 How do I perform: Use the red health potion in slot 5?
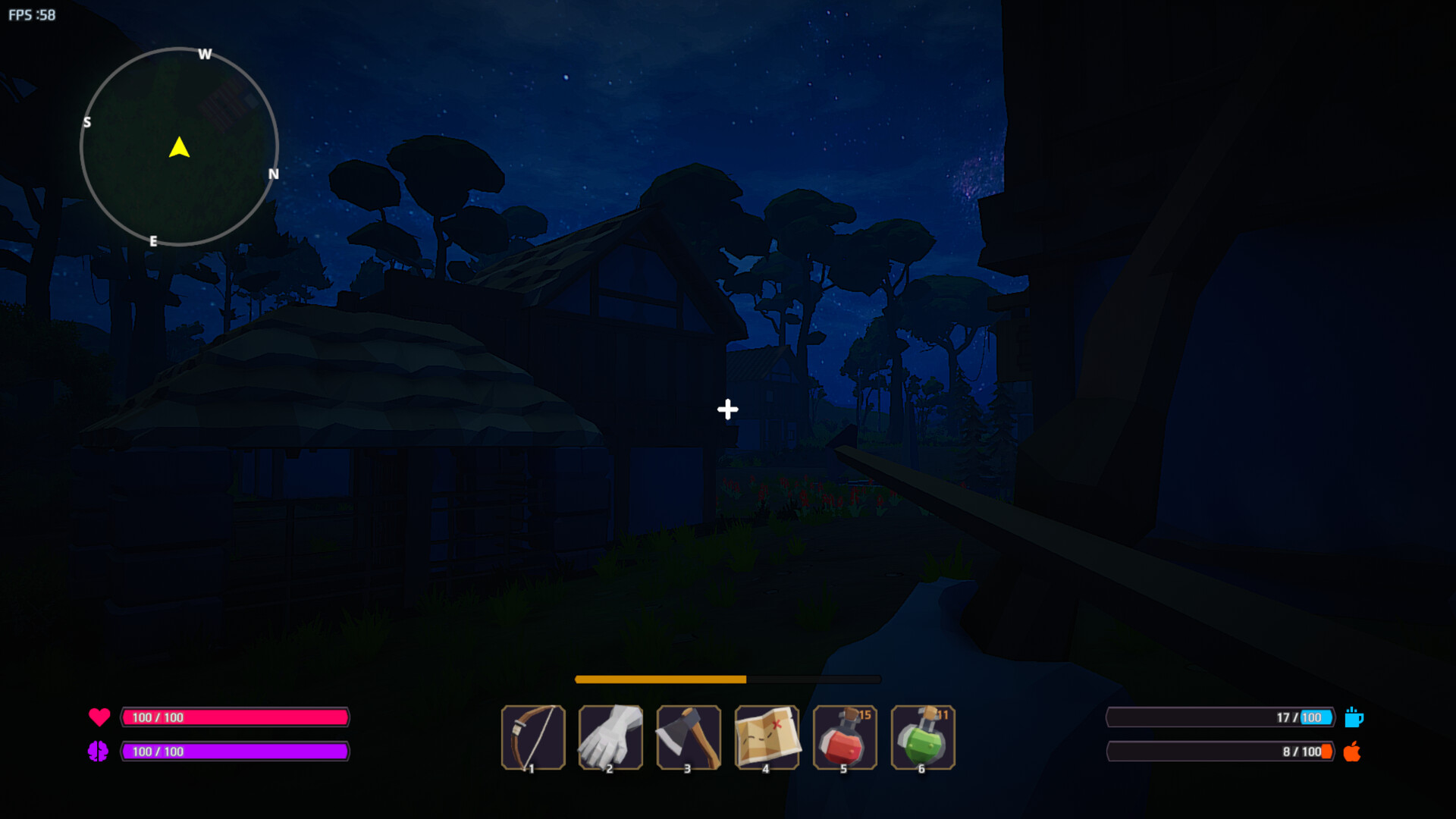click(x=845, y=737)
